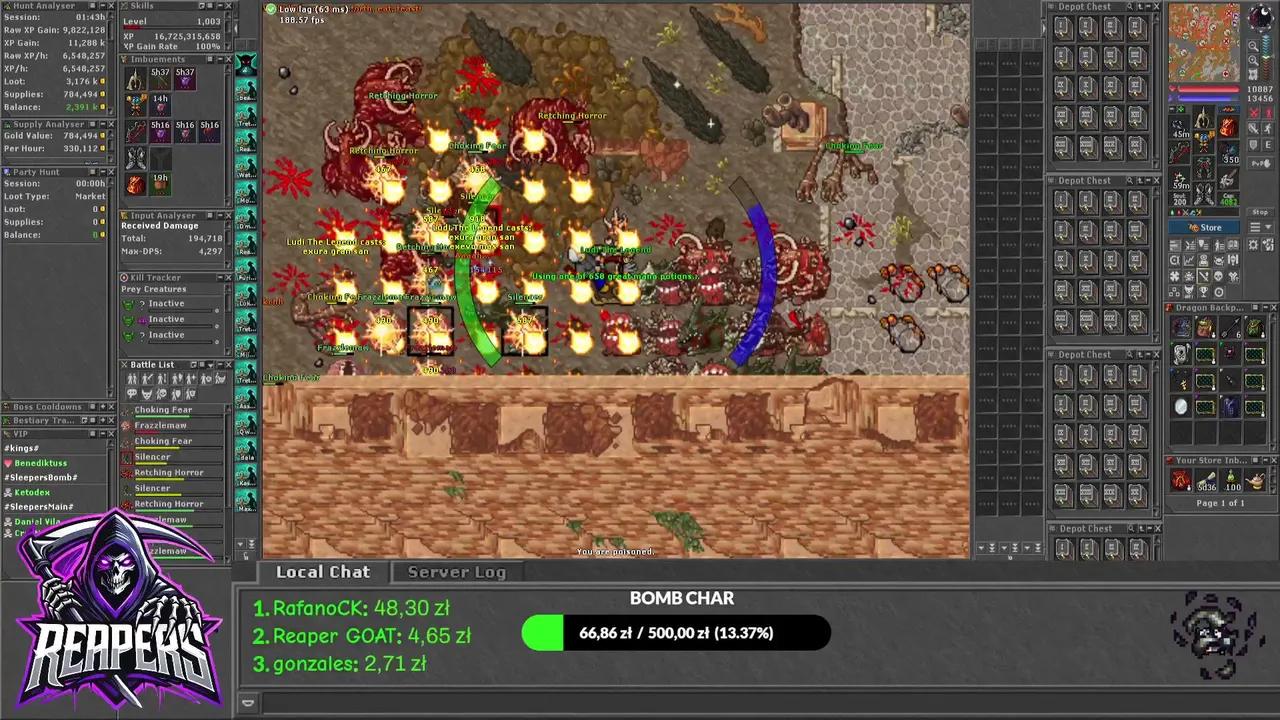Click the compass rose on the minimap
The image size is (1280, 720).
1259,17
